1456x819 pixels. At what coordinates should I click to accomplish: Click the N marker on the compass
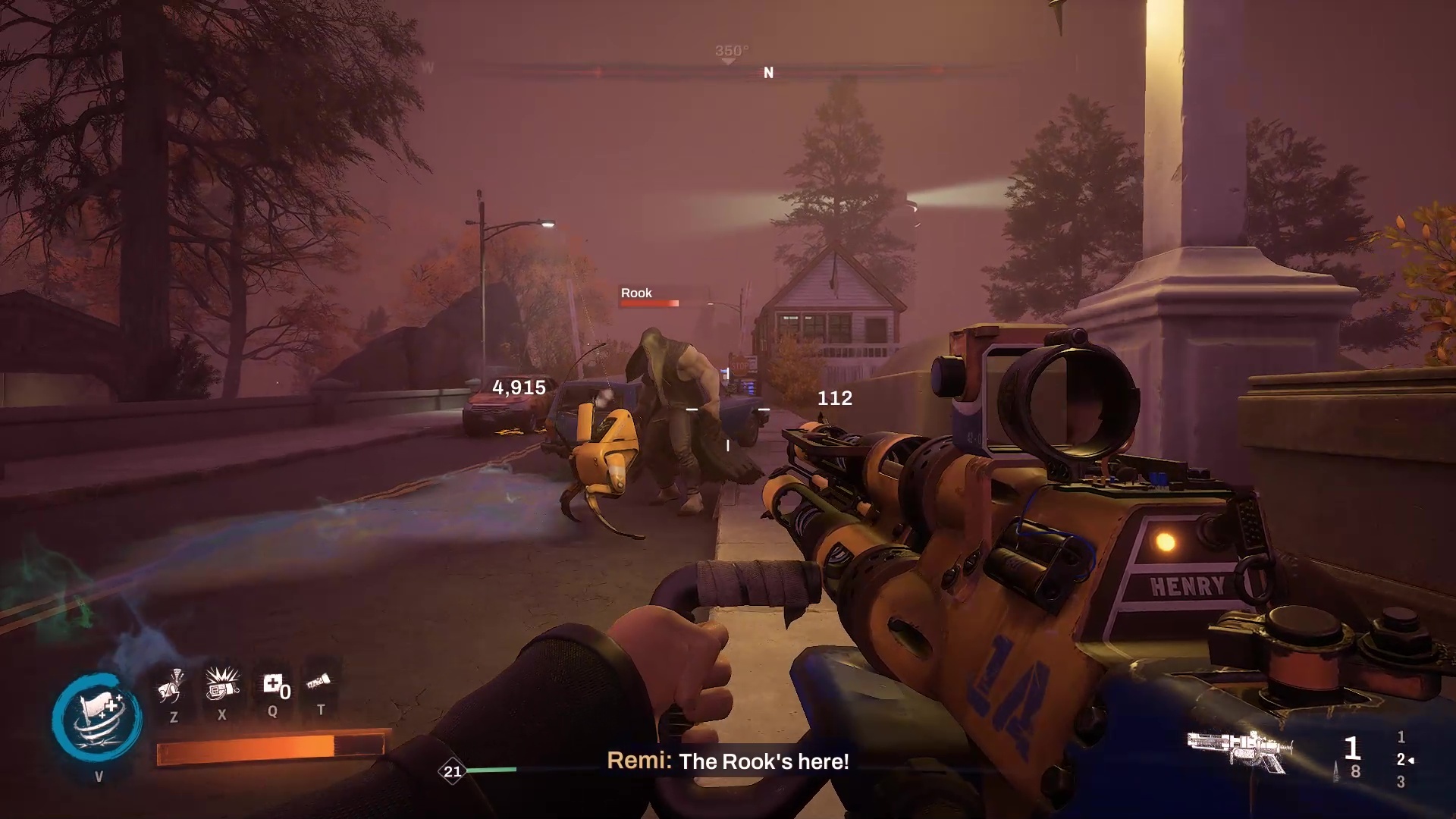(x=768, y=73)
